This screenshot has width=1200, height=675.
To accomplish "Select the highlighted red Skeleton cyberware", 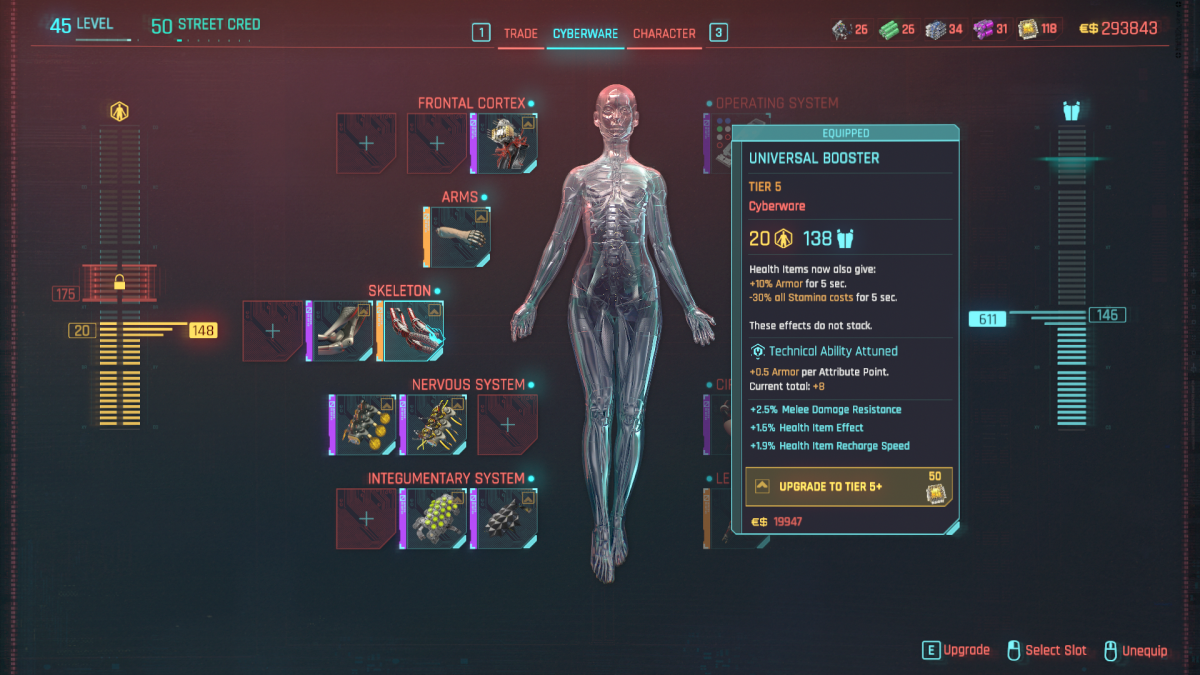I will point(413,331).
